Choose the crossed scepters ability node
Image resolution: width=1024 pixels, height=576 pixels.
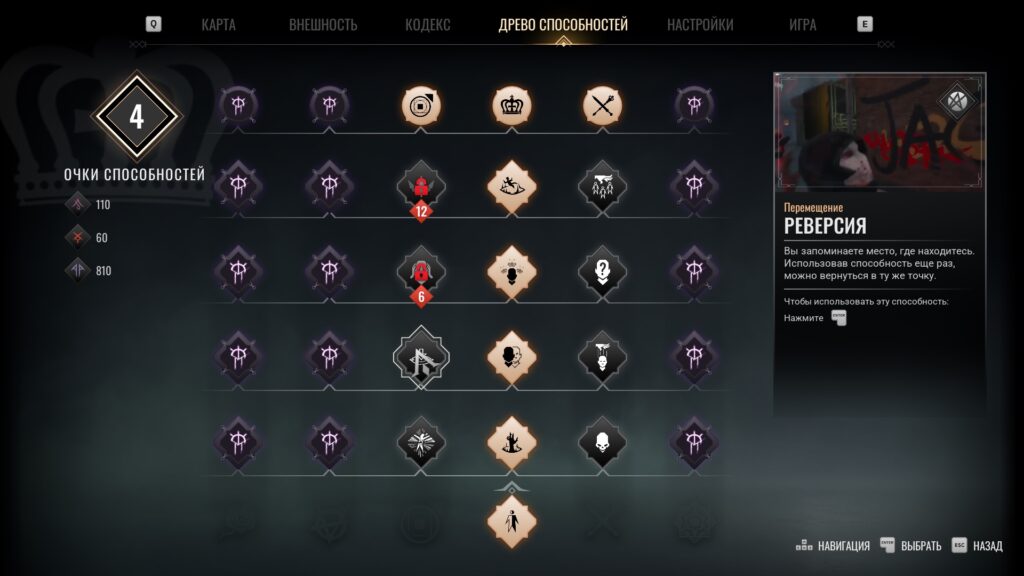click(603, 104)
